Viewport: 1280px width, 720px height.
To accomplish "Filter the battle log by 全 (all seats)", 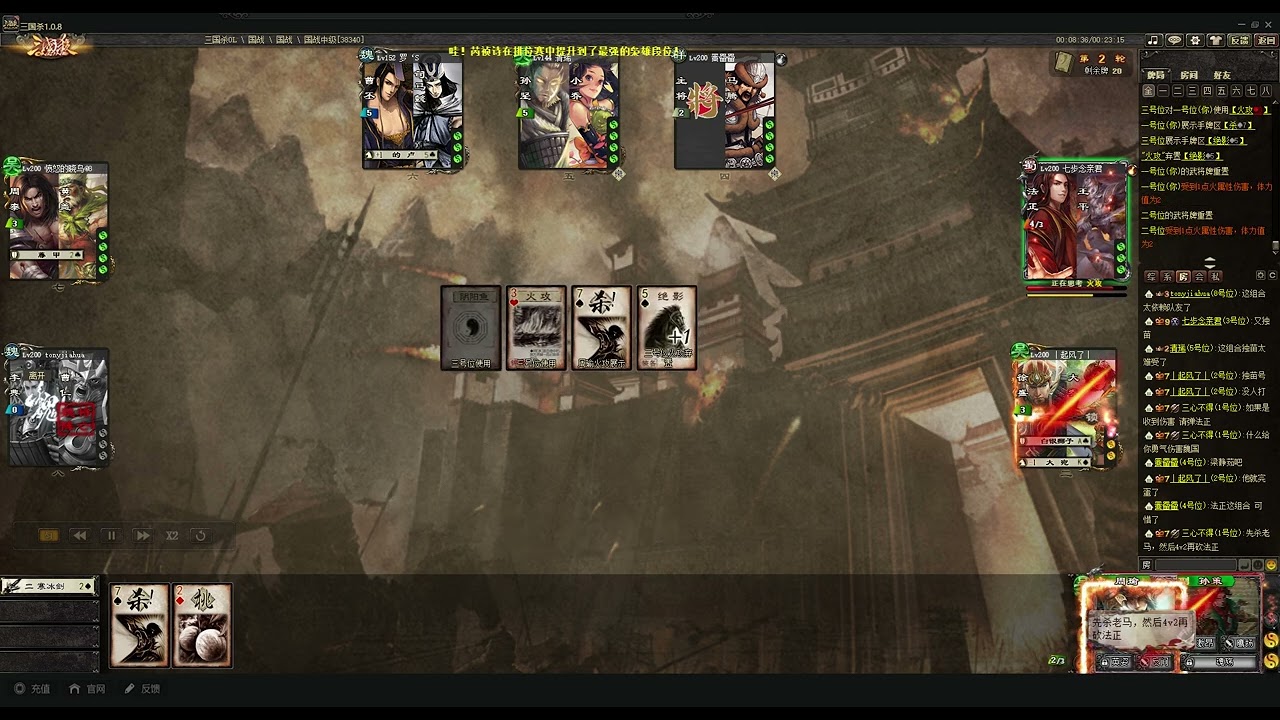I will point(1149,91).
